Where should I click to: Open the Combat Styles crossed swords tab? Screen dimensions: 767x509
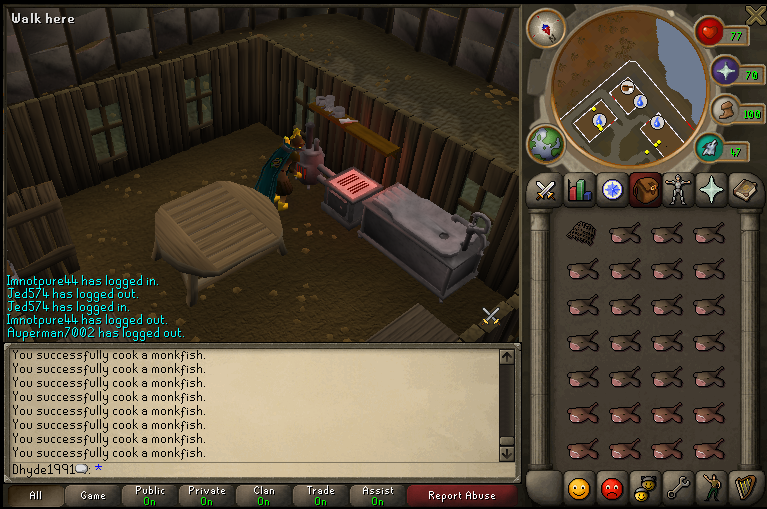(x=545, y=190)
